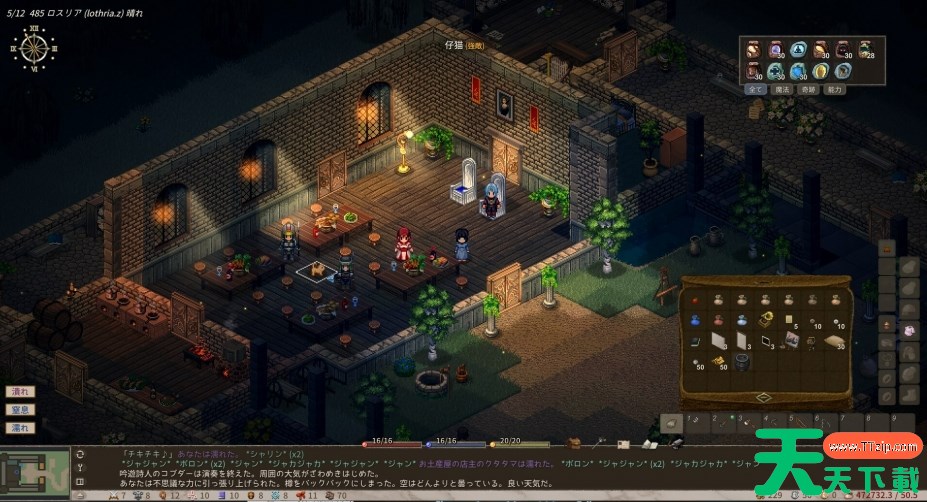Screen dimensions: 927x502
Task: Open the minimap in the bottom corner
Action: pos(35,468)
